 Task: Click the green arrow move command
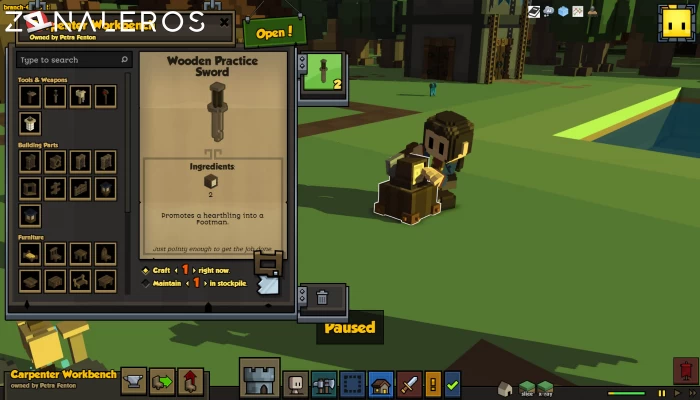pyautogui.click(x=162, y=381)
